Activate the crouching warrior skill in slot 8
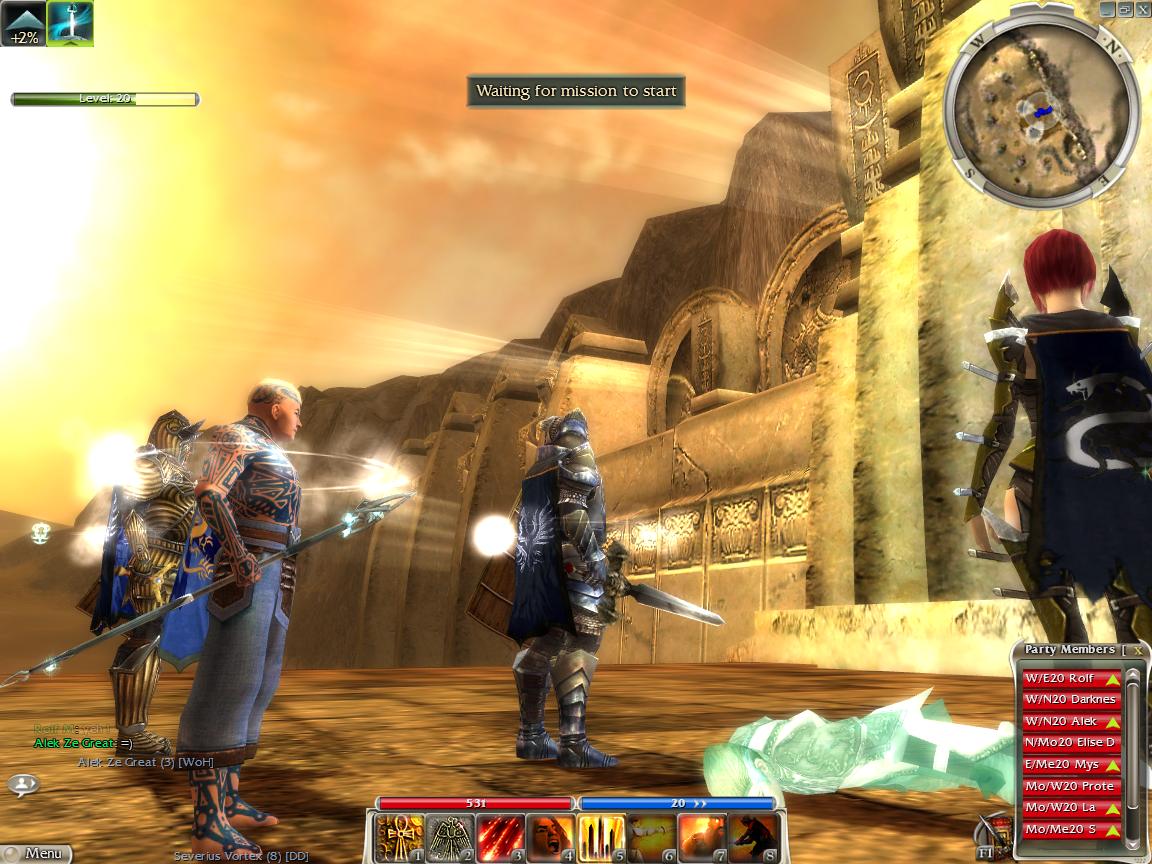This screenshot has height=864, width=1152. 751,838
